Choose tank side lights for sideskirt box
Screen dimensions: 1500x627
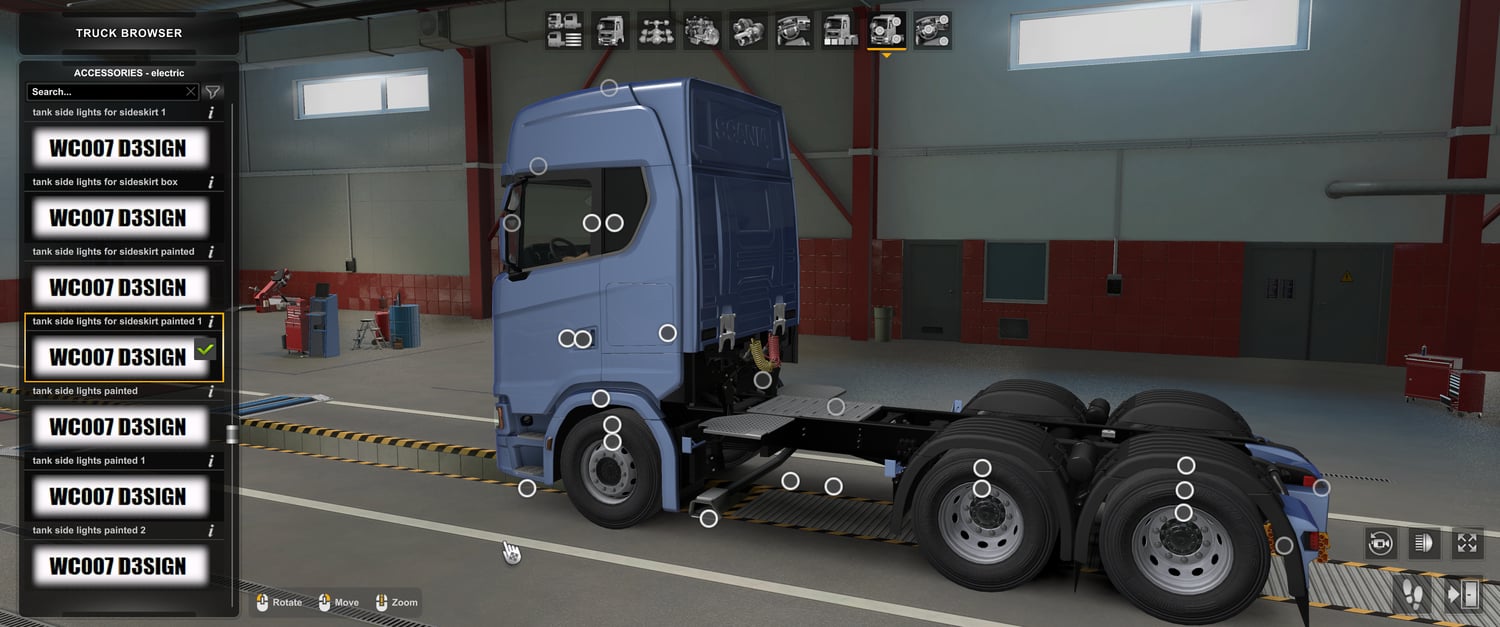click(x=118, y=217)
